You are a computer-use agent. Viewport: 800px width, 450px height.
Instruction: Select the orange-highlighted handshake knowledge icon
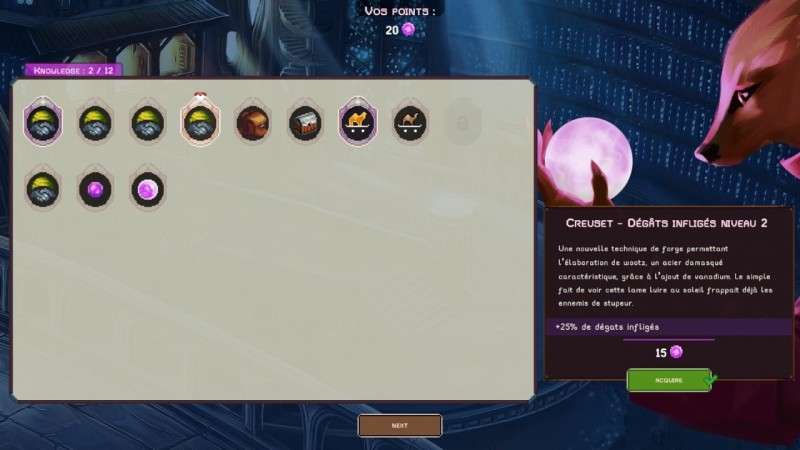coord(200,123)
